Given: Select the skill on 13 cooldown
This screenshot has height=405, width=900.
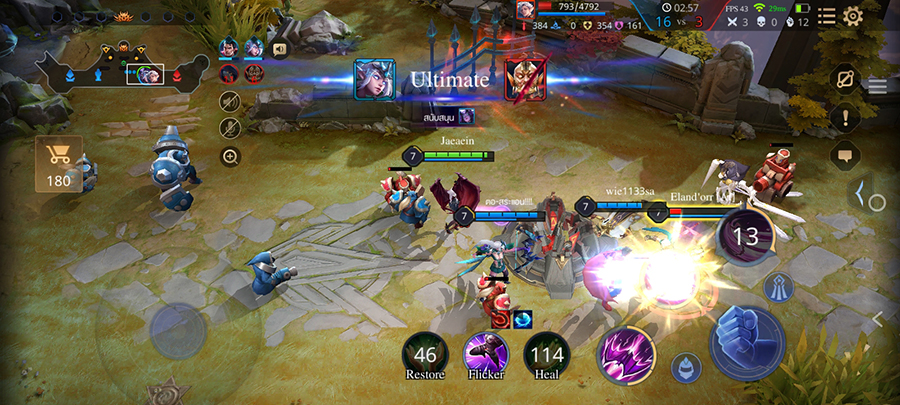Looking at the screenshot, I should 745,237.
